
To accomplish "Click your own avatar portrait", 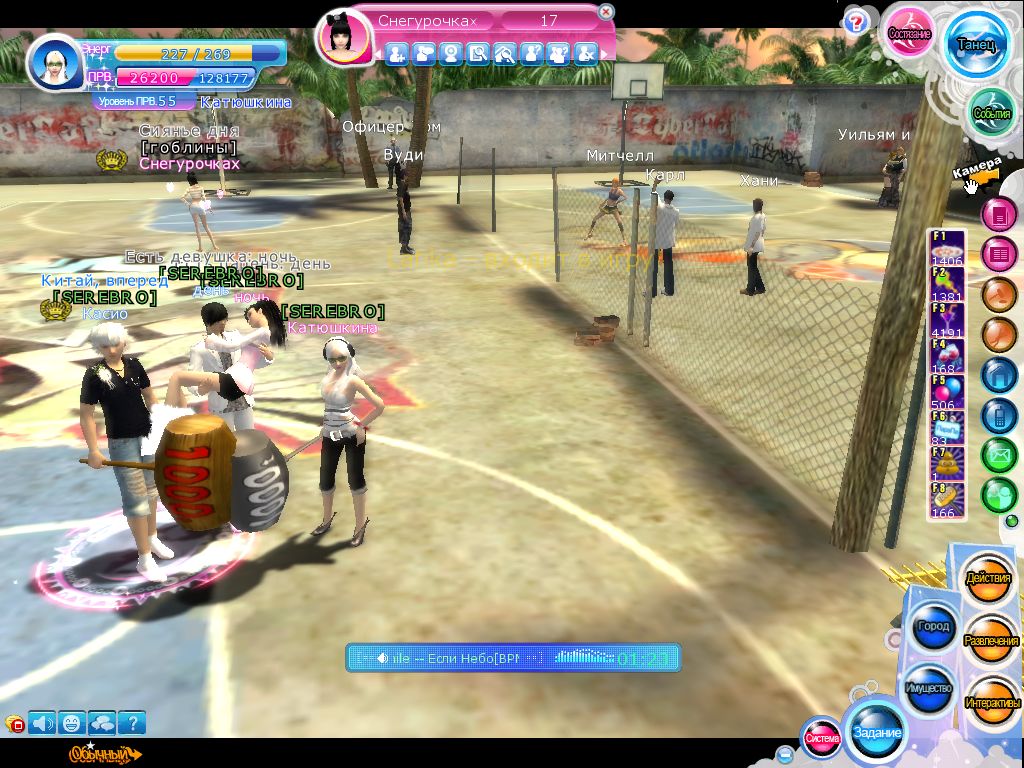I will [53, 63].
